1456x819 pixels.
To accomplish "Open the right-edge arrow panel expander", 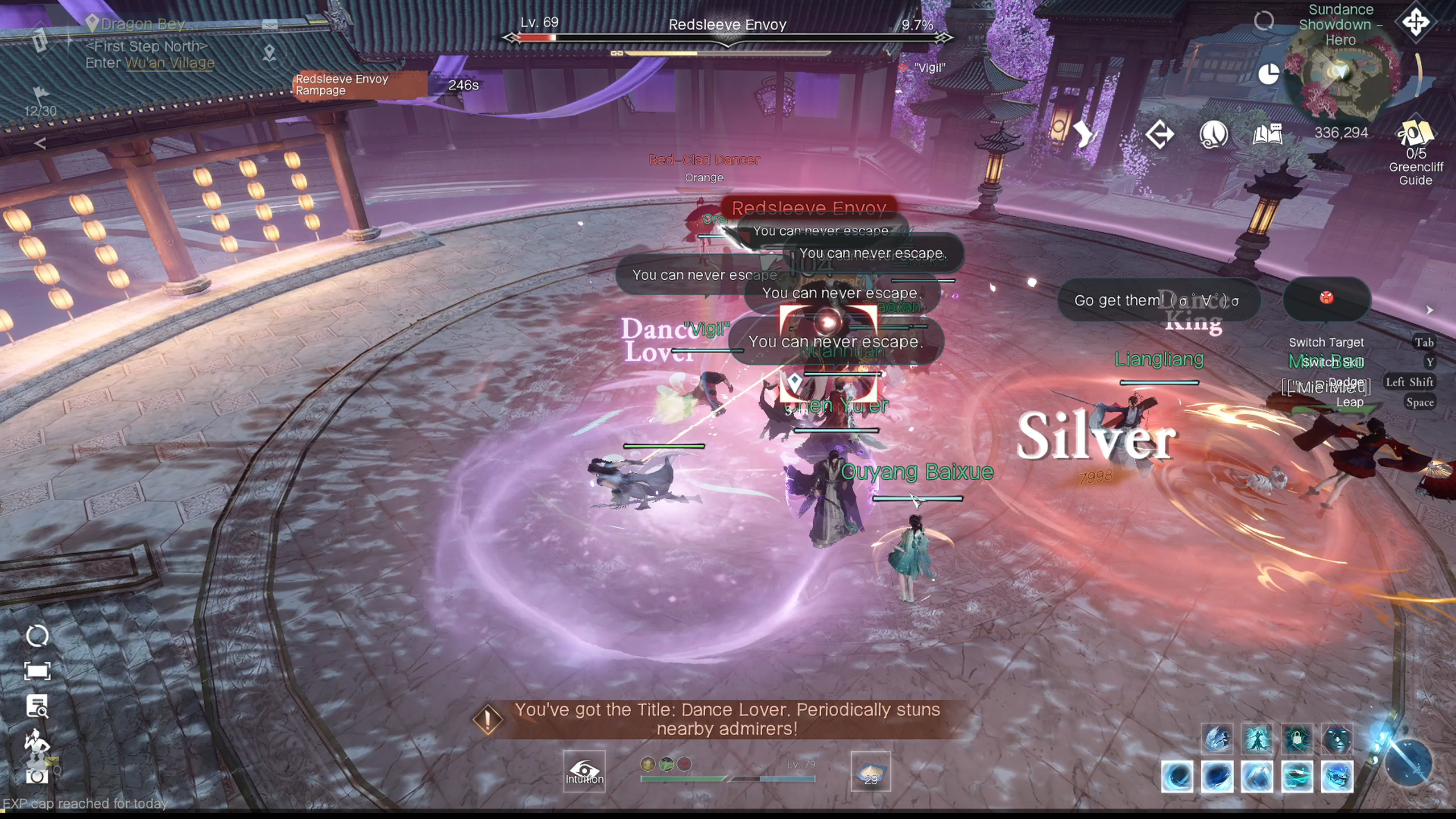I will pos(1431,311).
